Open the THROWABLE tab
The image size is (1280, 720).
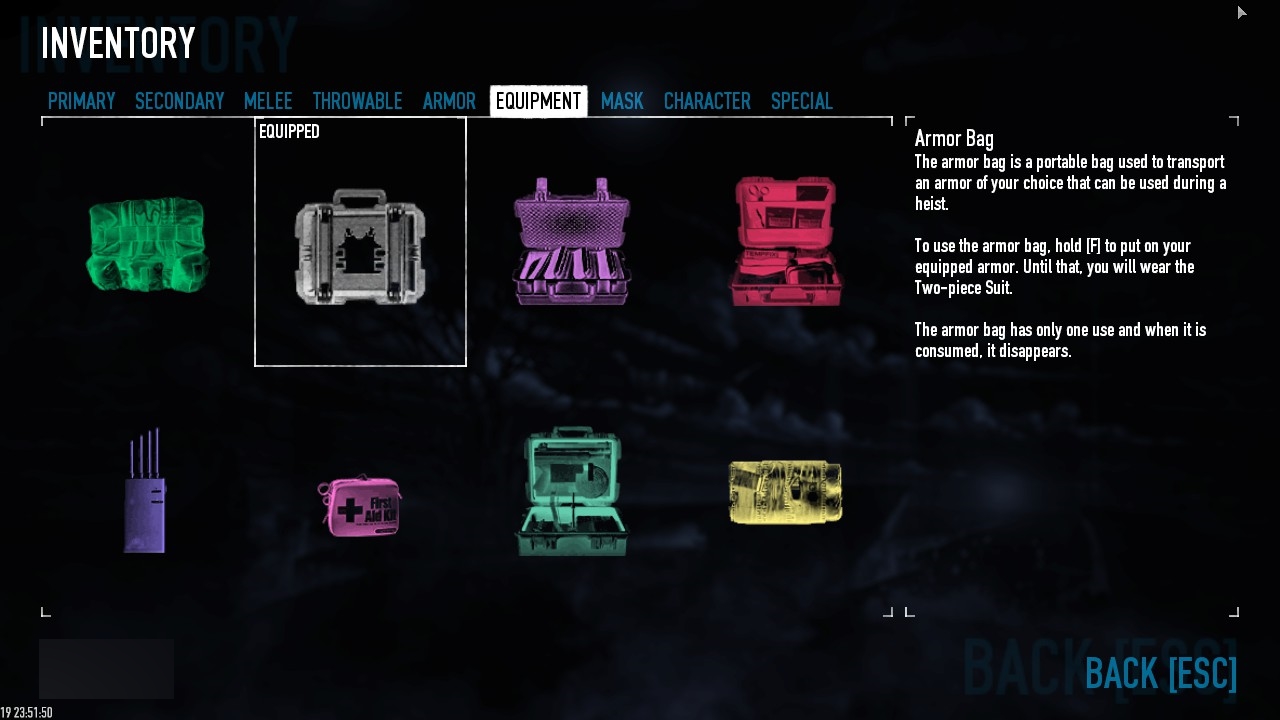[x=357, y=100]
